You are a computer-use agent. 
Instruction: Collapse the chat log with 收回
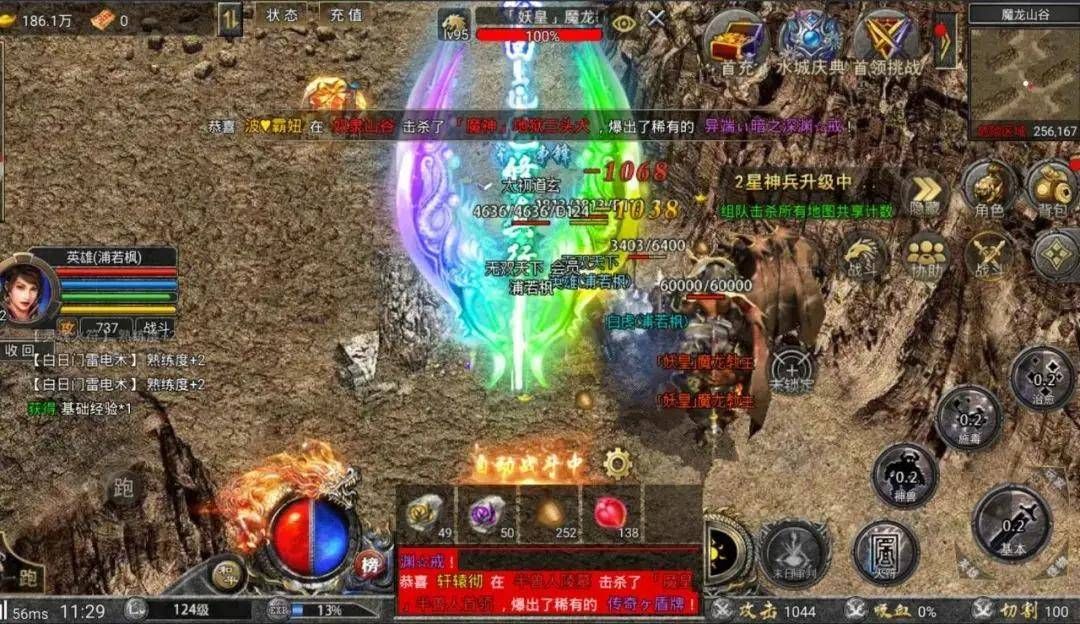(x=19, y=350)
